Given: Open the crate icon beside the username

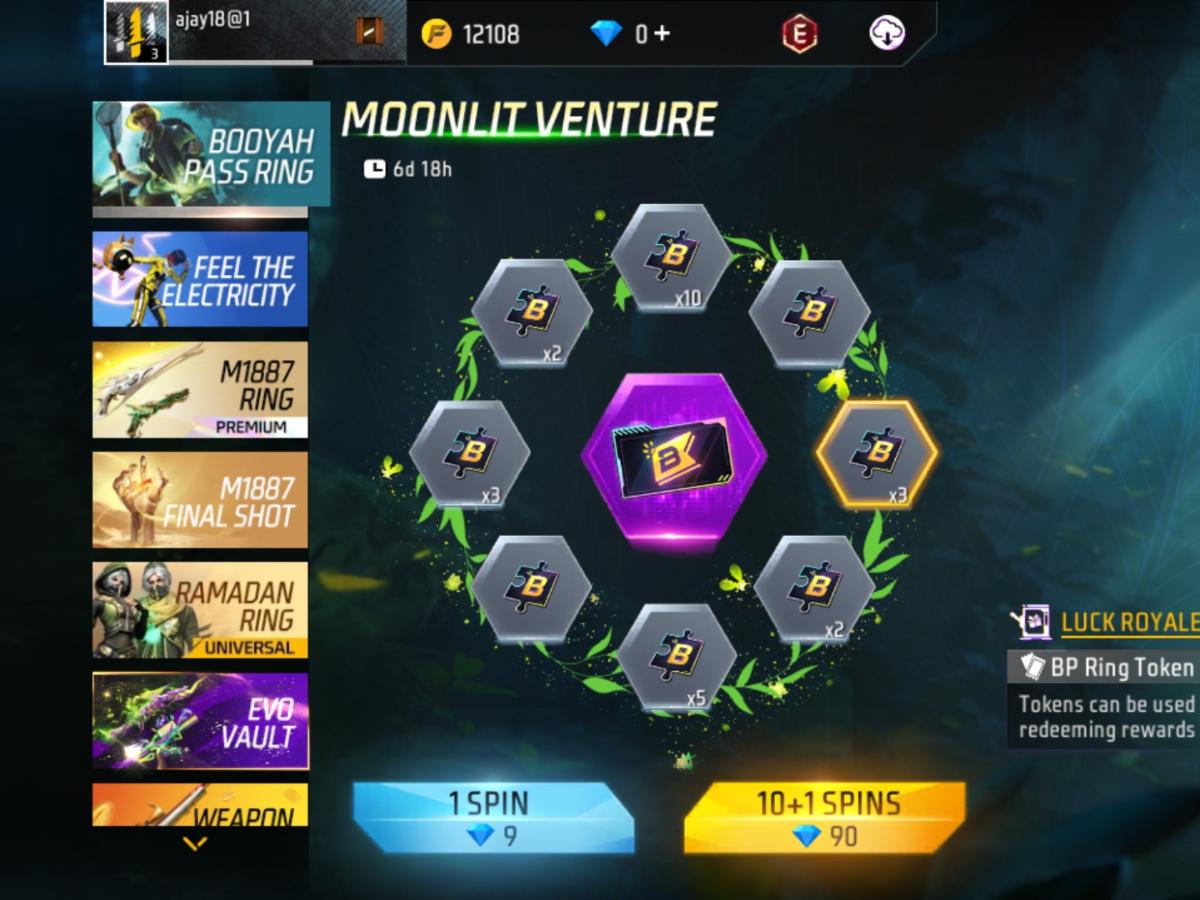Looking at the screenshot, I should 370,32.
